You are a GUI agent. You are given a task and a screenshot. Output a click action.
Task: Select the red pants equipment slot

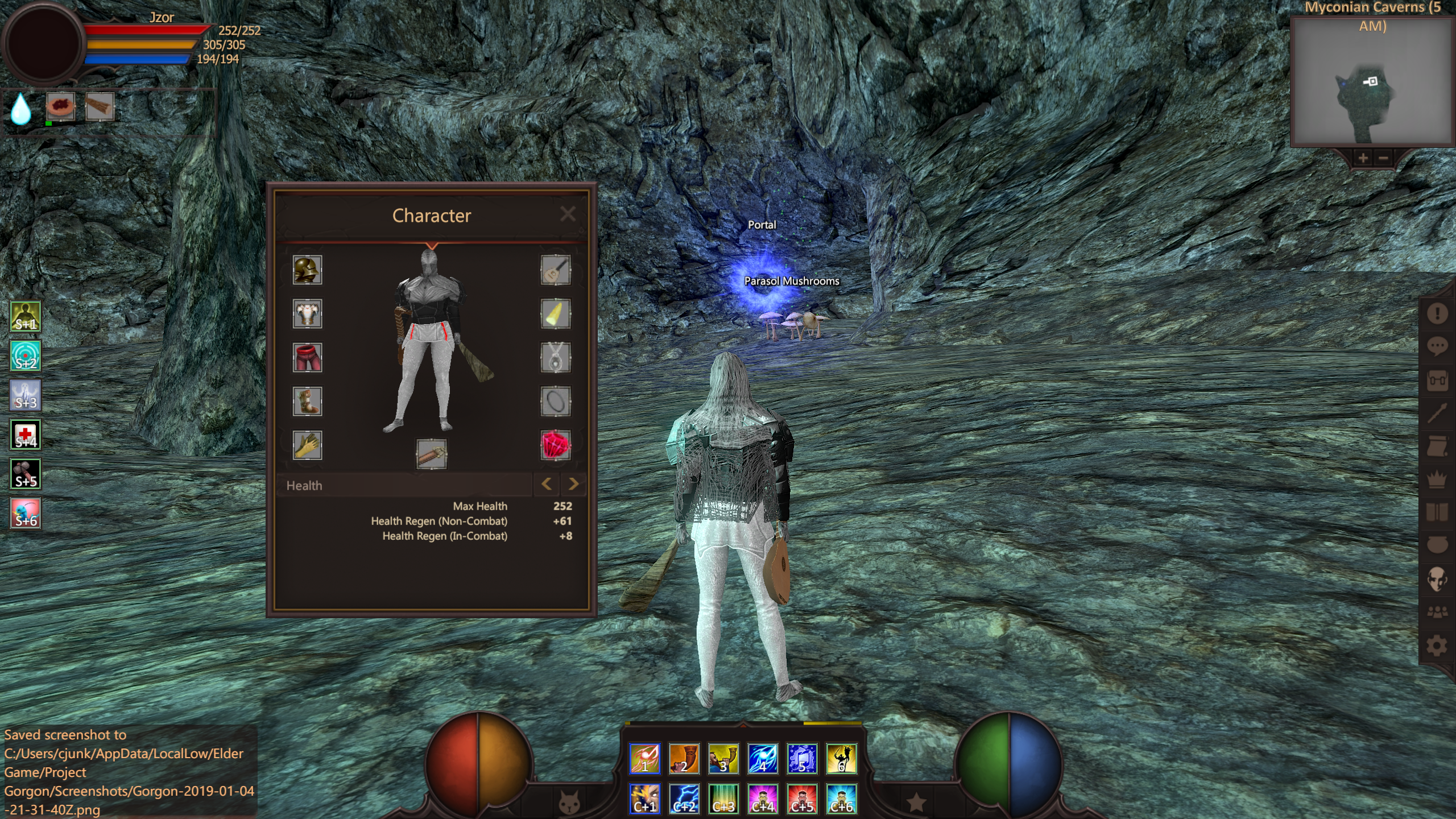tap(307, 358)
